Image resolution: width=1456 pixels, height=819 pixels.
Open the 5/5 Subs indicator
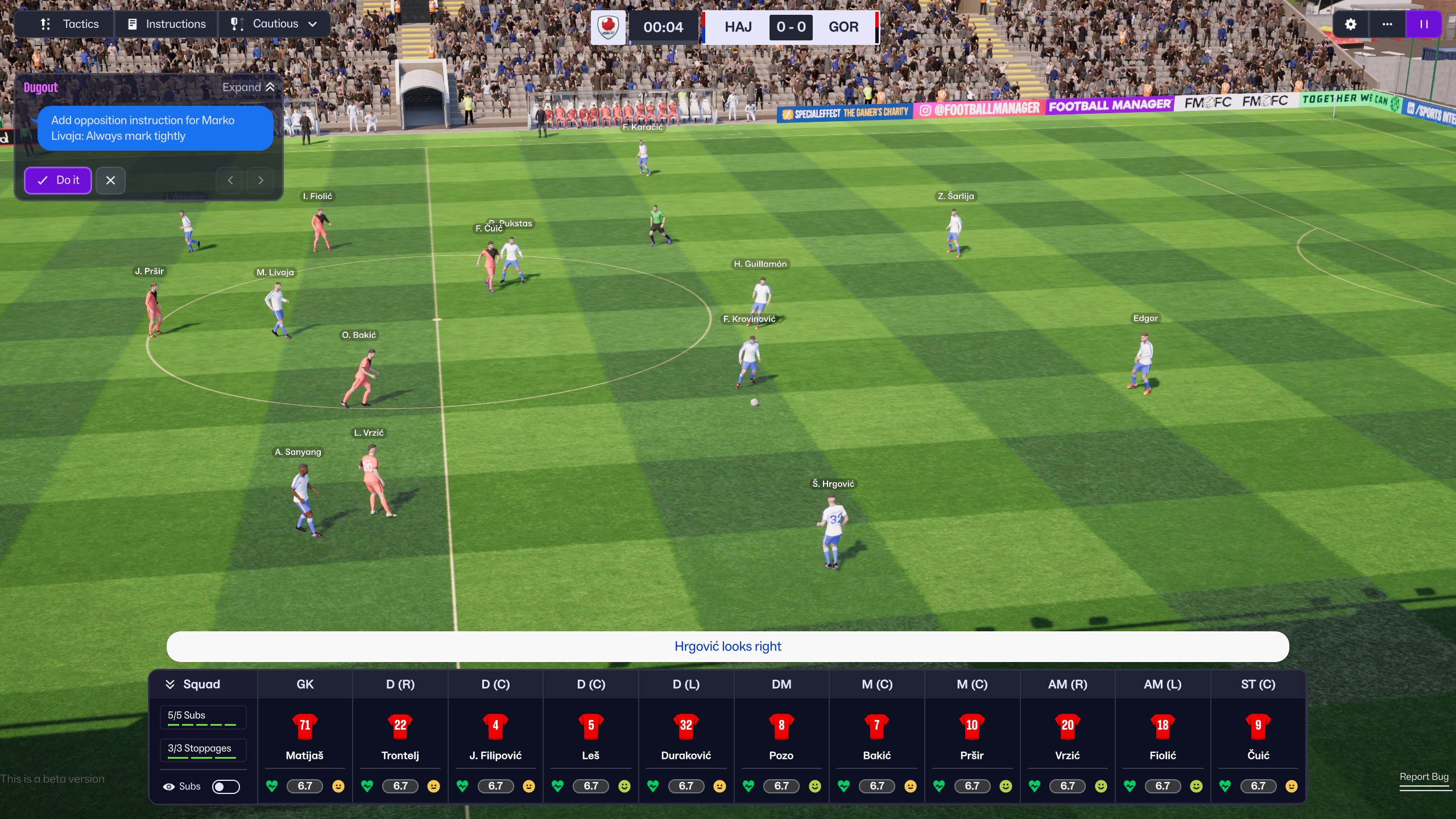point(203,717)
